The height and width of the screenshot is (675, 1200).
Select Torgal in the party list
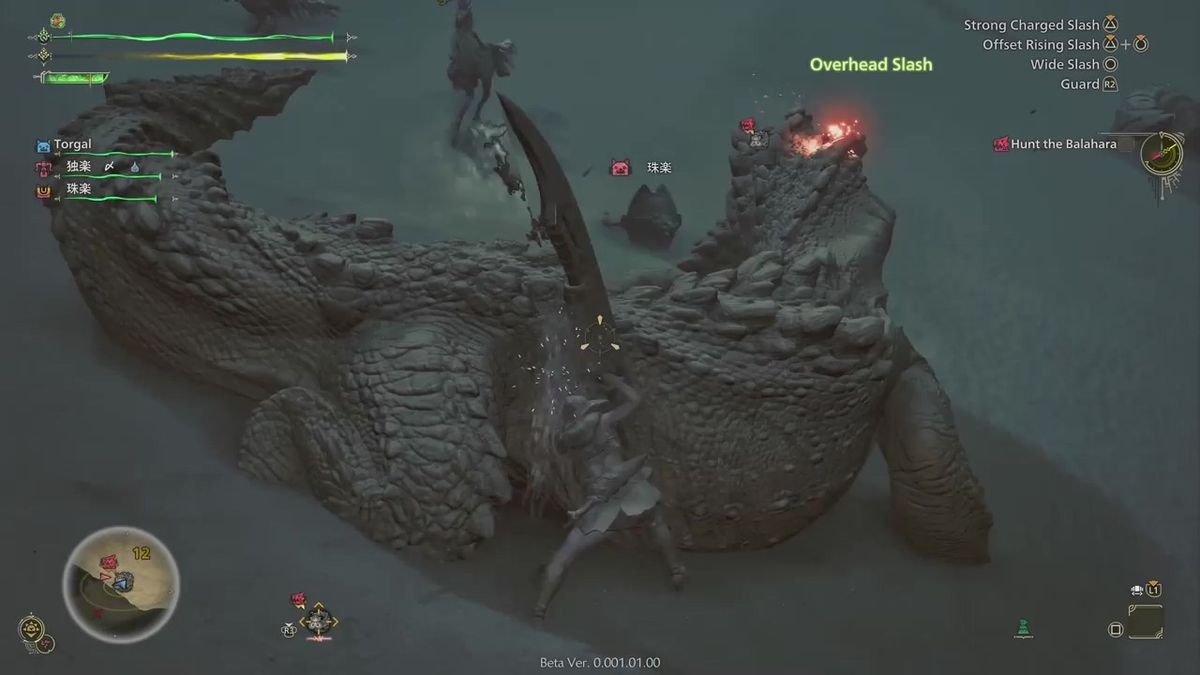point(72,145)
